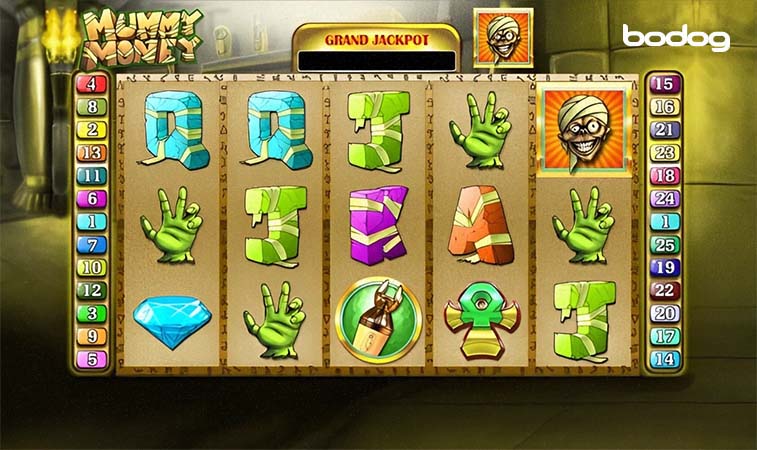This screenshot has width=757, height=450.
Task: Activate payline 12 indicator
Action: pyautogui.click(x=91, y=291)
